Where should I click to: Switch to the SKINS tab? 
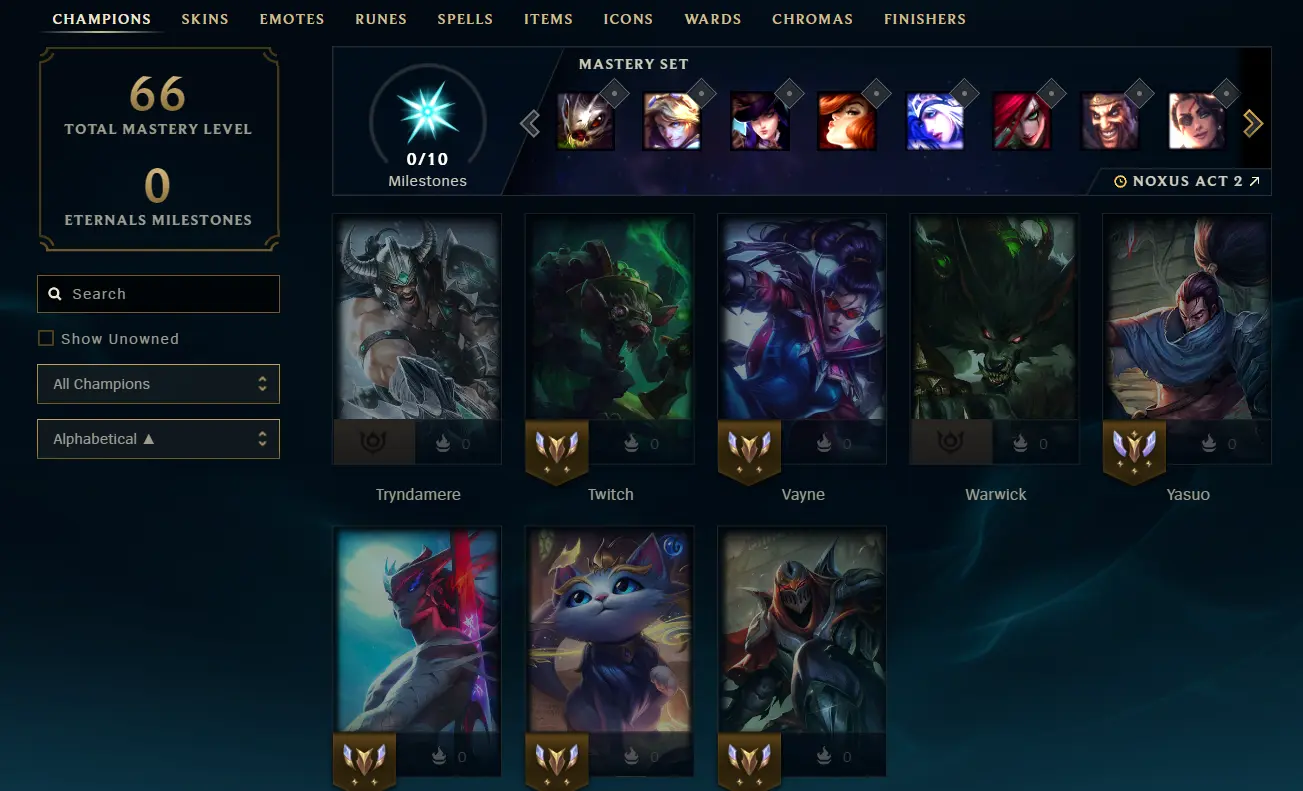click(x=204, y=18)
